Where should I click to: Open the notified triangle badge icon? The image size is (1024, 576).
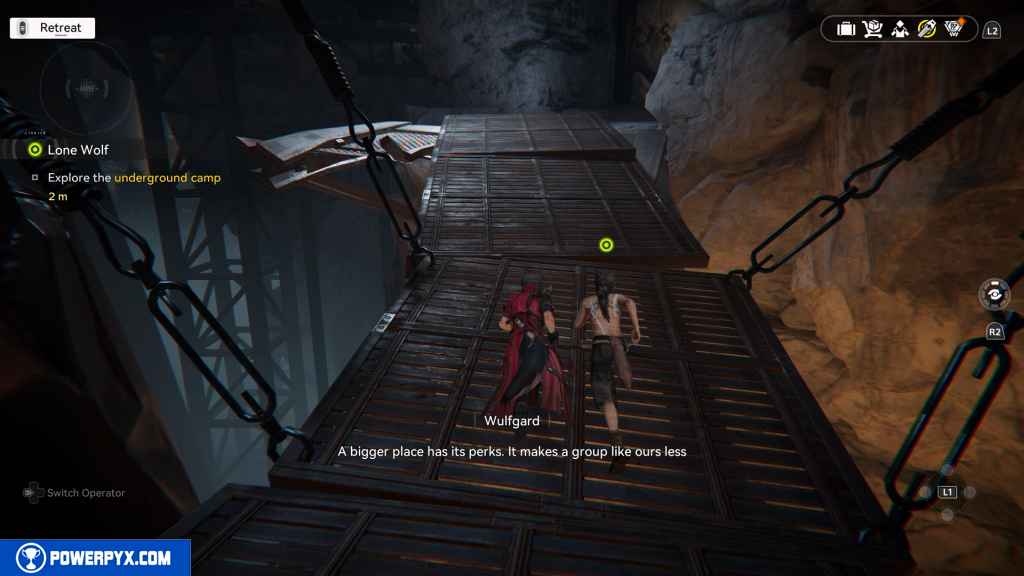pos(954,29)
